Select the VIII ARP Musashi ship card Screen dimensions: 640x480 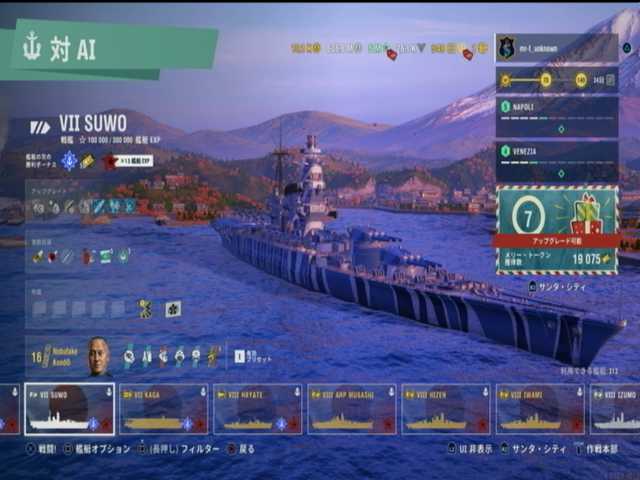pos(351,409)
